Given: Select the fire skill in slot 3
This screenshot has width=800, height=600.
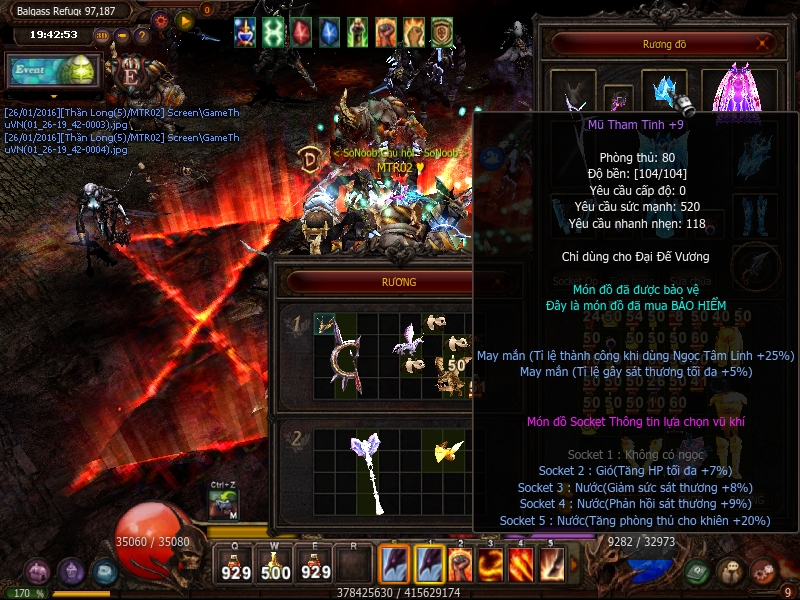Looking at the screenshot, I should (x=491, y=565).
